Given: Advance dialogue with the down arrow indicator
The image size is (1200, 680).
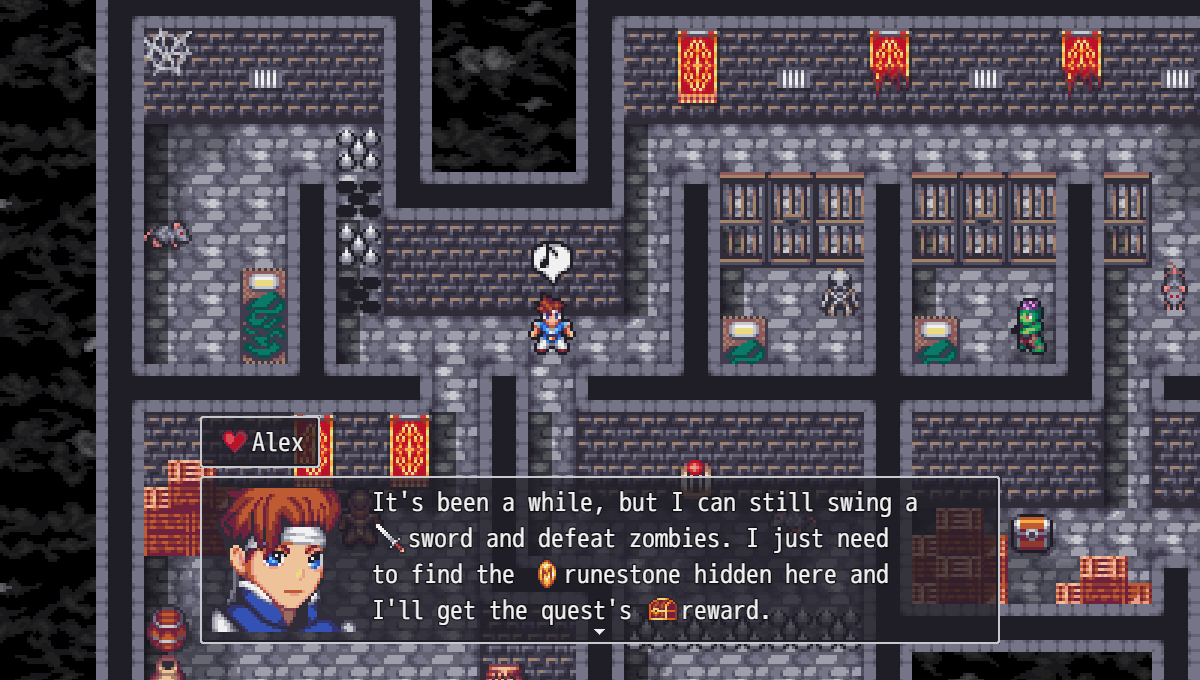Looking at the screenshot, I should point(600,632).
